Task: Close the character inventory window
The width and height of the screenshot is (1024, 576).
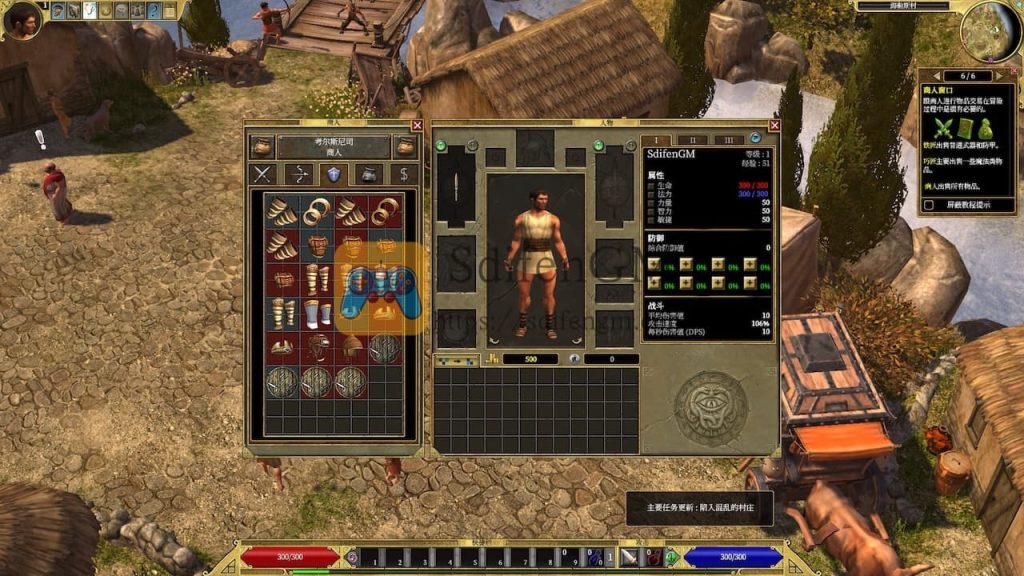Action: 773,126
